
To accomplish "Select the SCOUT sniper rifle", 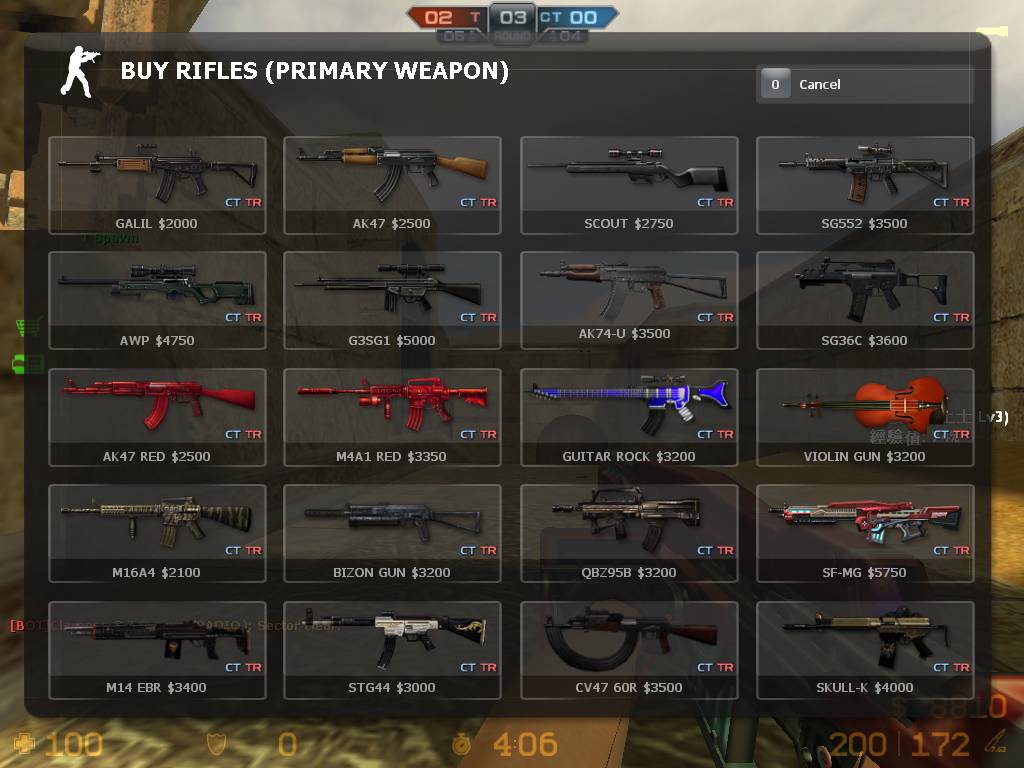I will tap(629, 185).
